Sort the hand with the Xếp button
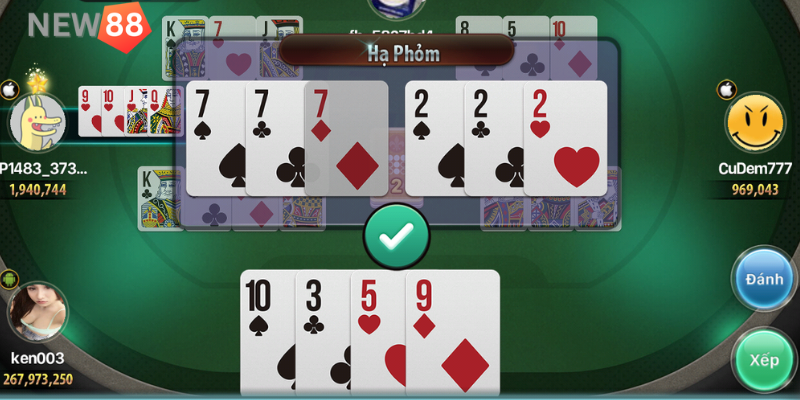Image resolution: width=800 pixels, height=400 pixels. pos(764,358)
